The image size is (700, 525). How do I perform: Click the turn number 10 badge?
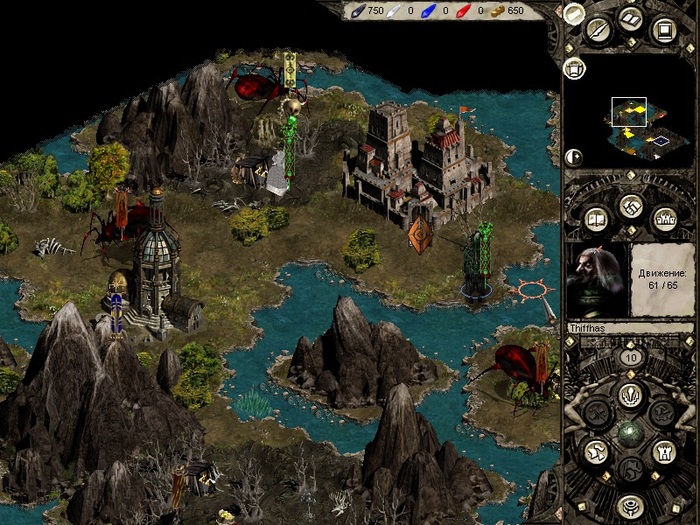pyautogui.click(x=630, y=357)
